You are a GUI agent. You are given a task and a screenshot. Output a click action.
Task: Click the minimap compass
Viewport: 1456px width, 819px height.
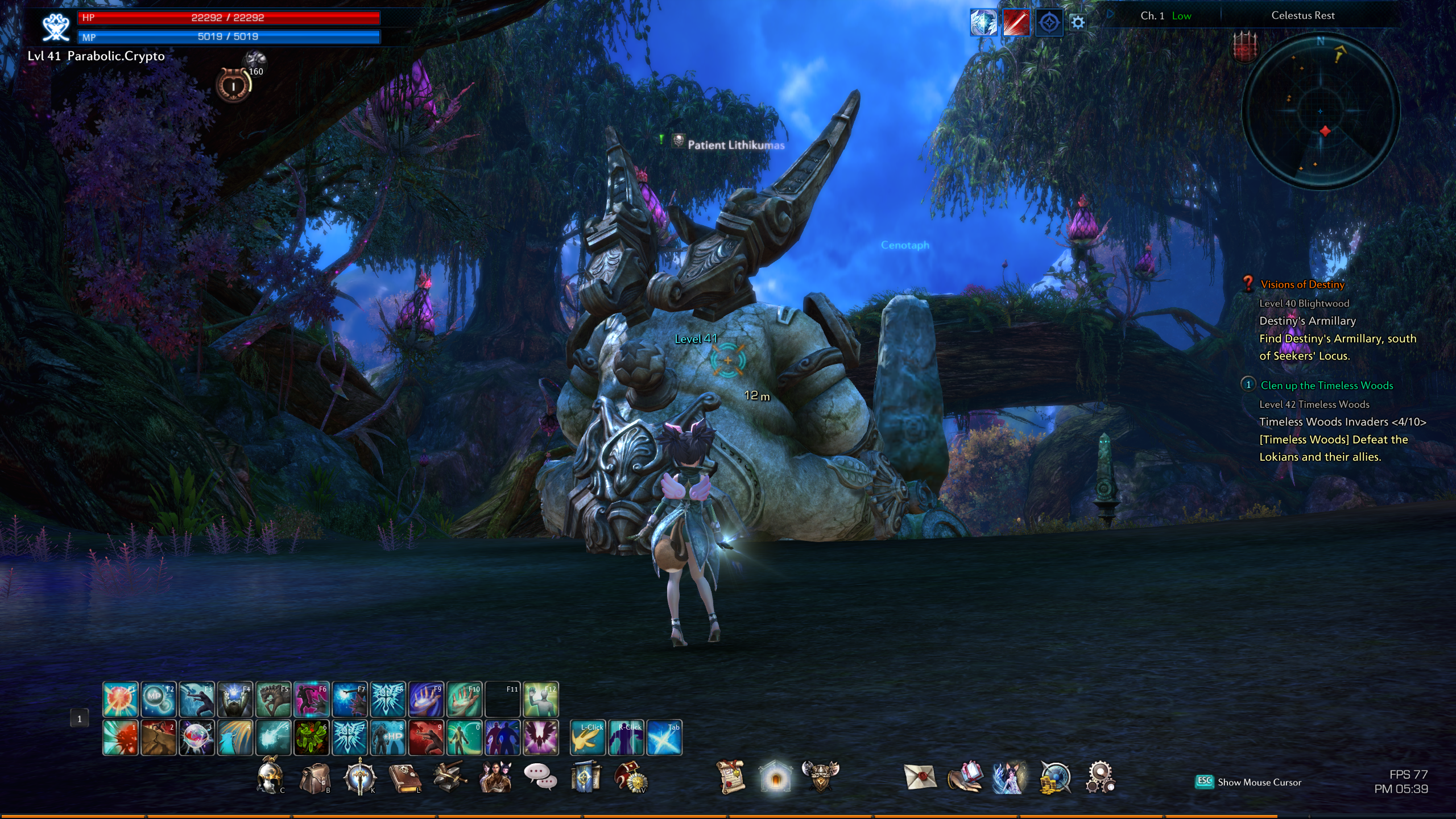[1320, 111]
